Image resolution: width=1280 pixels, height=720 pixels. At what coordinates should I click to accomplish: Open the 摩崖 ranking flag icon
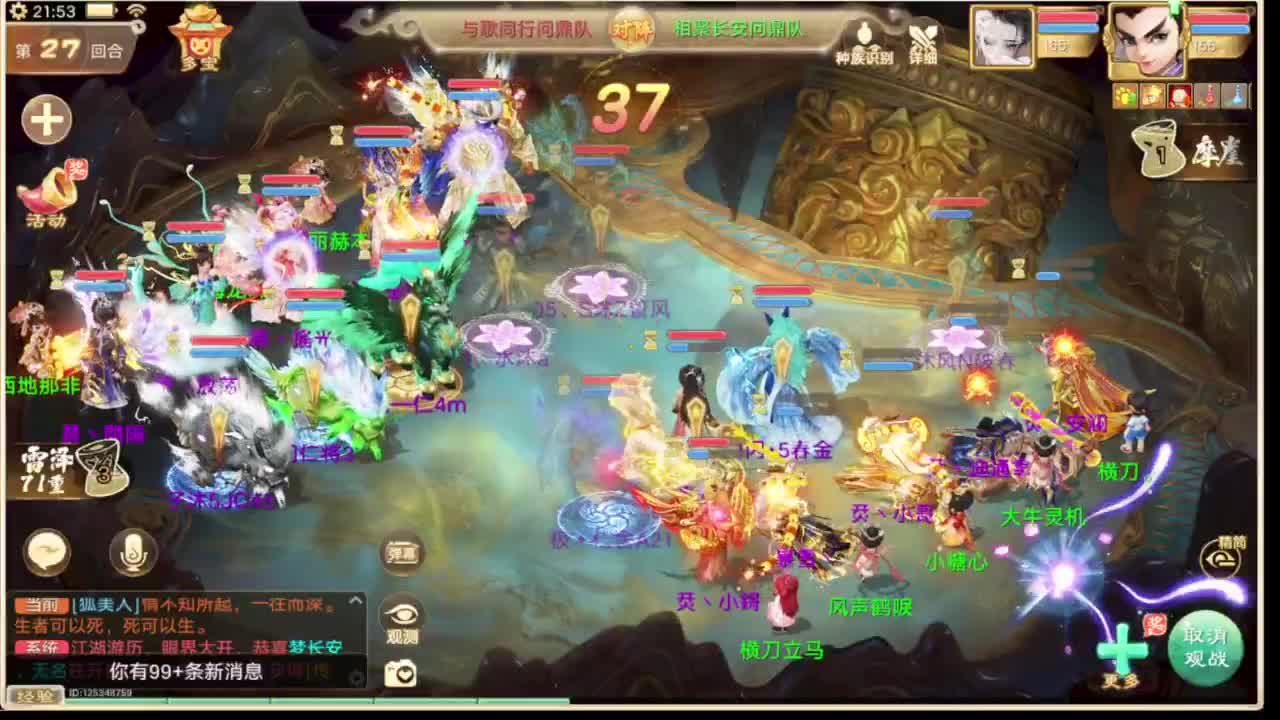pos(1162,152)
